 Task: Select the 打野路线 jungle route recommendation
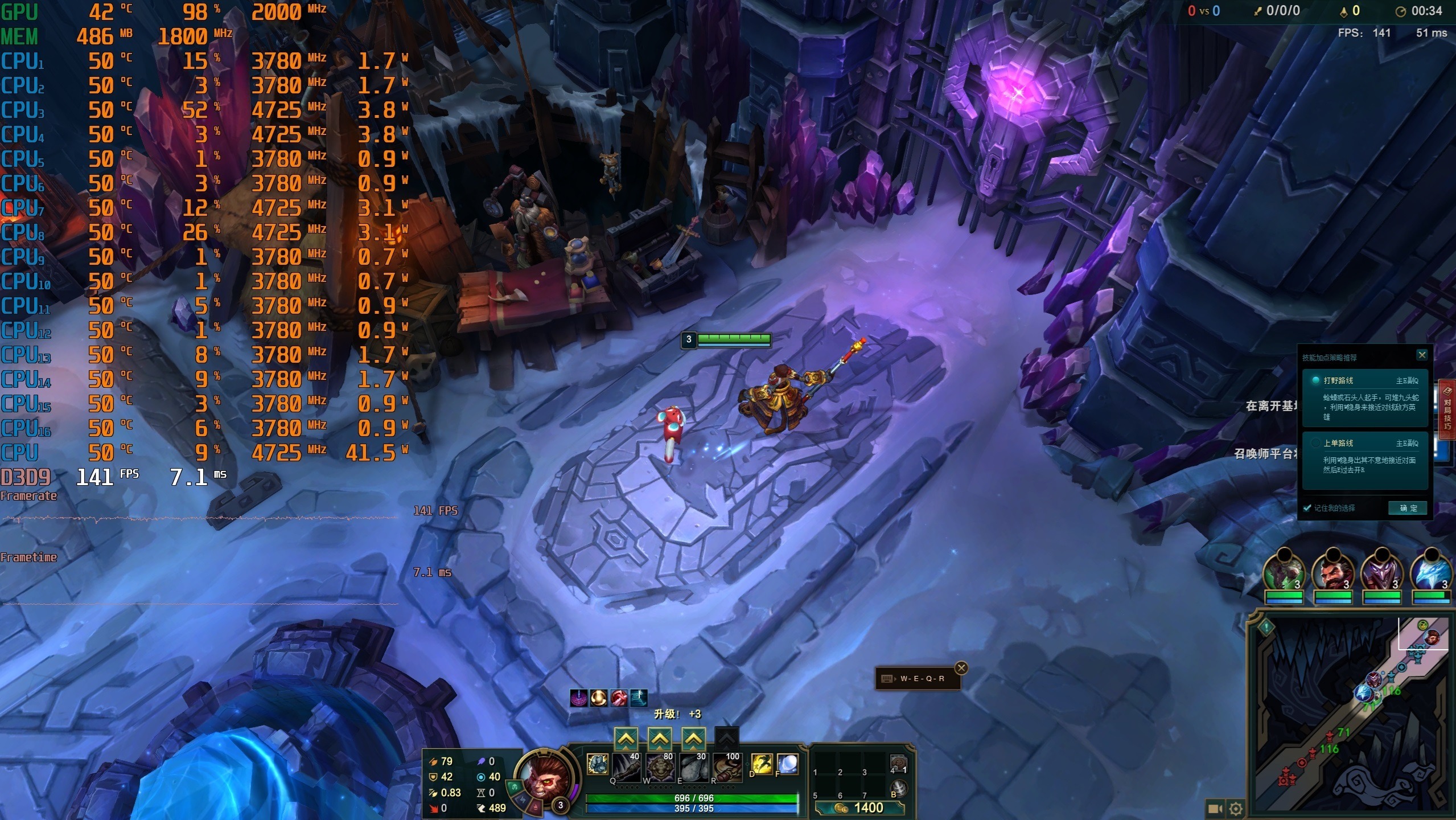click(1338, 380)
